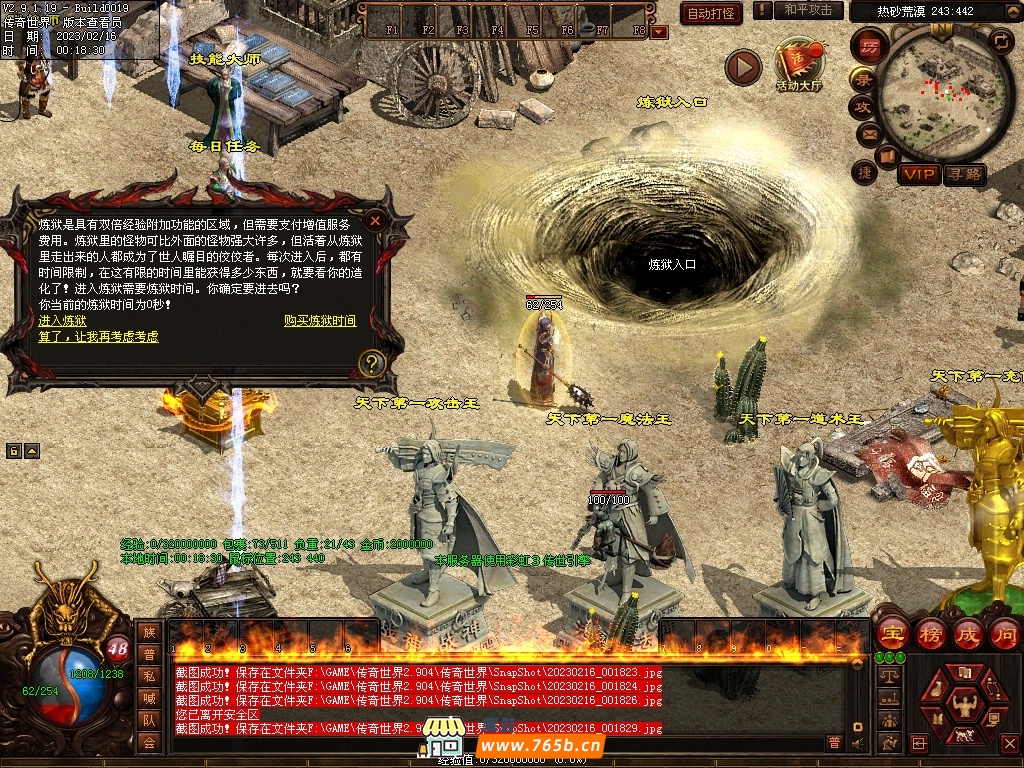This screenshot has width=1024, height=768.
Task: Open the VIP panel button
Action: [x=918, y=175]
